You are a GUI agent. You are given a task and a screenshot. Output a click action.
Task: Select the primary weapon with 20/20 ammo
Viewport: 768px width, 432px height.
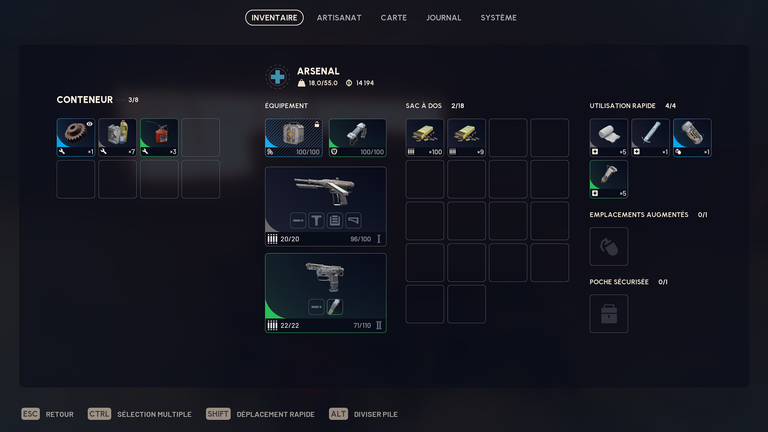point(325,206)
